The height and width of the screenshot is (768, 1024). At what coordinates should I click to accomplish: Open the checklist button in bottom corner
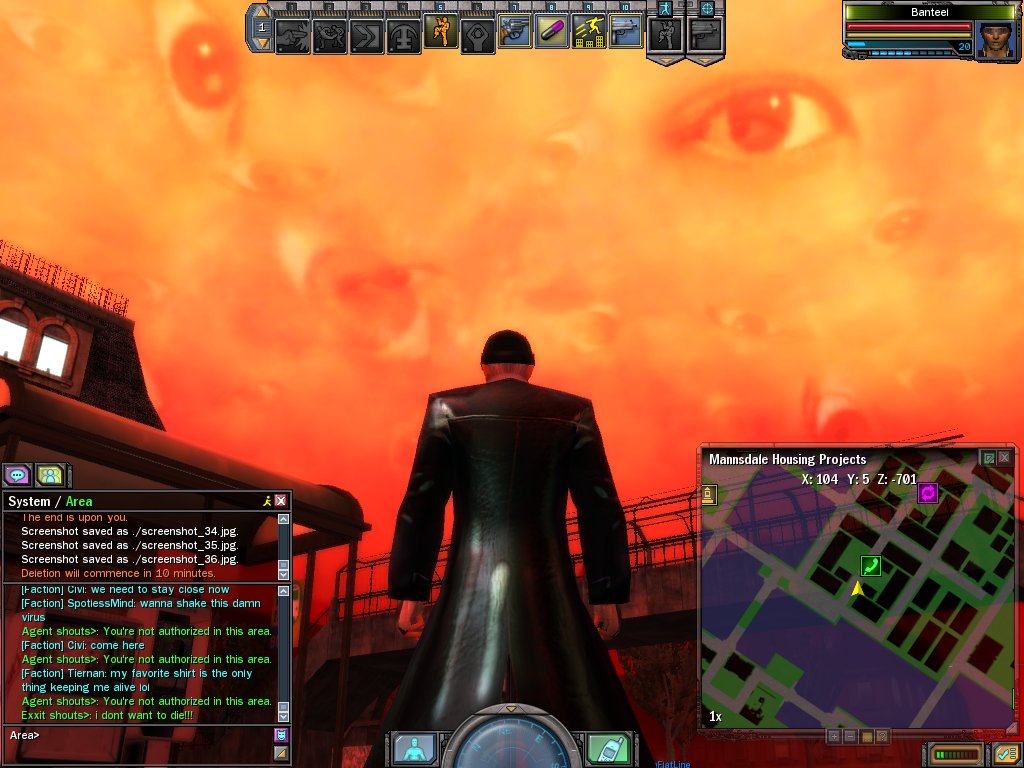1004,753
